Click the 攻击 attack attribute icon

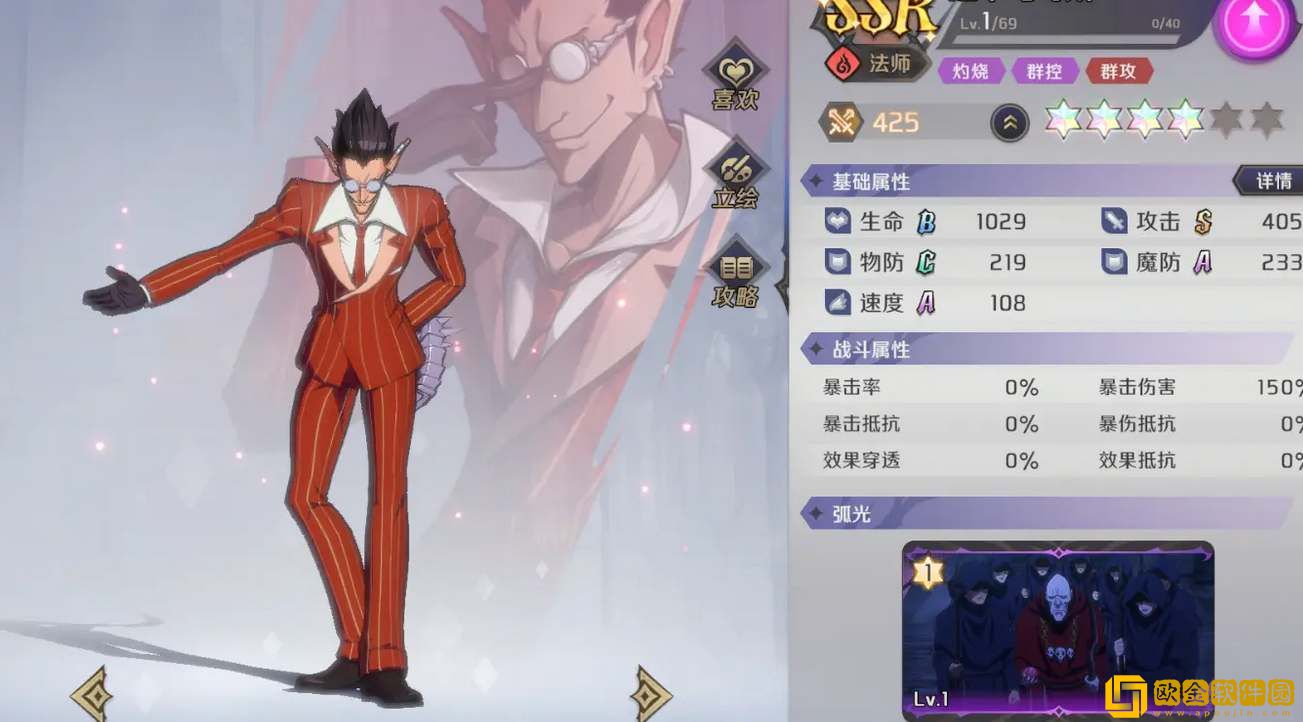[x=1113, y=221]
